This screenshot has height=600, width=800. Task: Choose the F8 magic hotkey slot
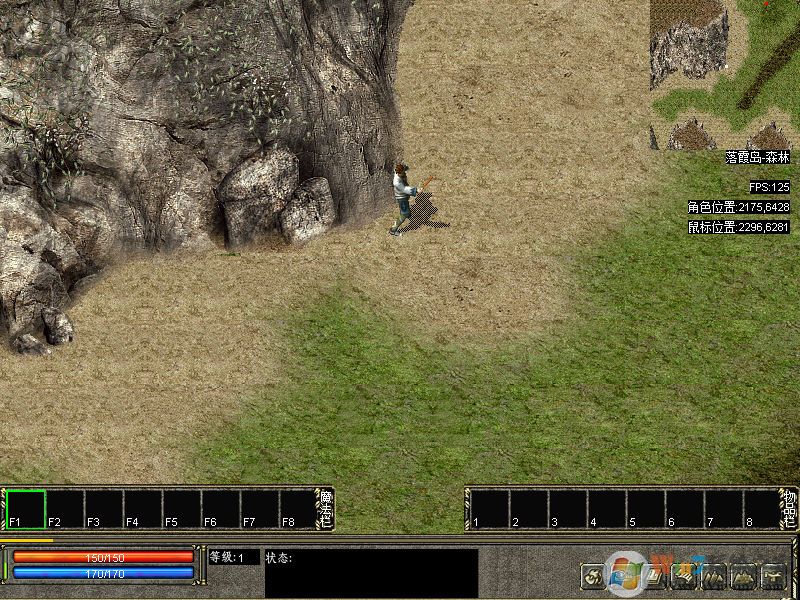(299, 509)
